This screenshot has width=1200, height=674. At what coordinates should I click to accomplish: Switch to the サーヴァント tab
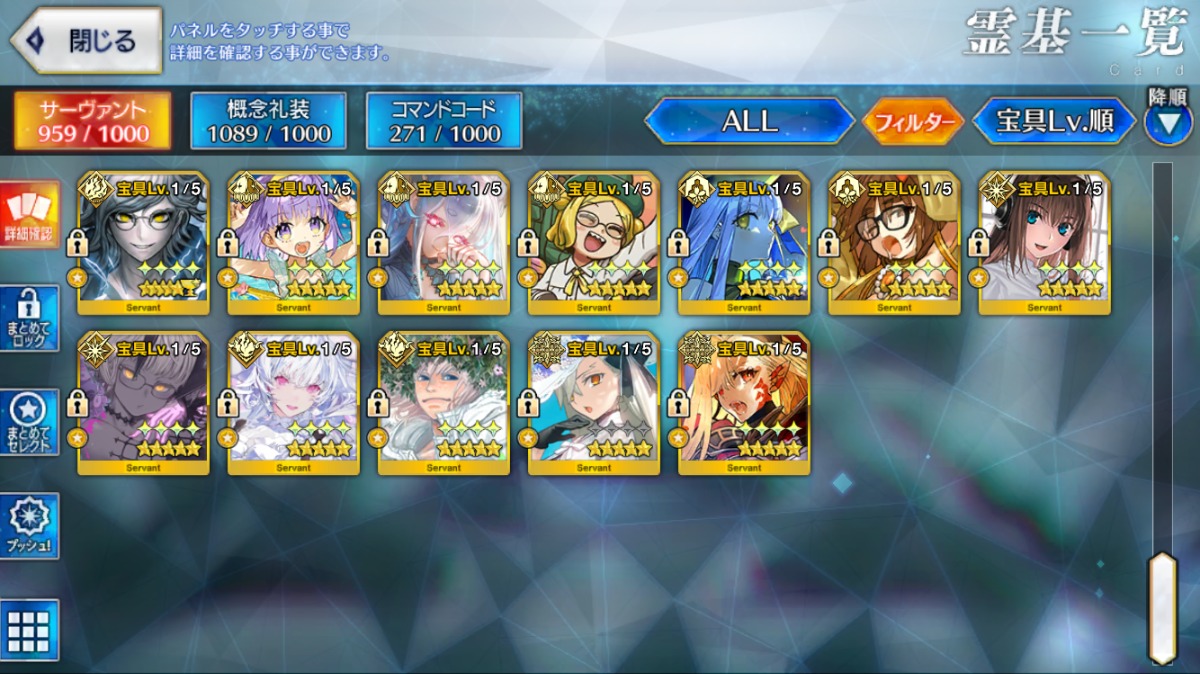click(92, 121)
